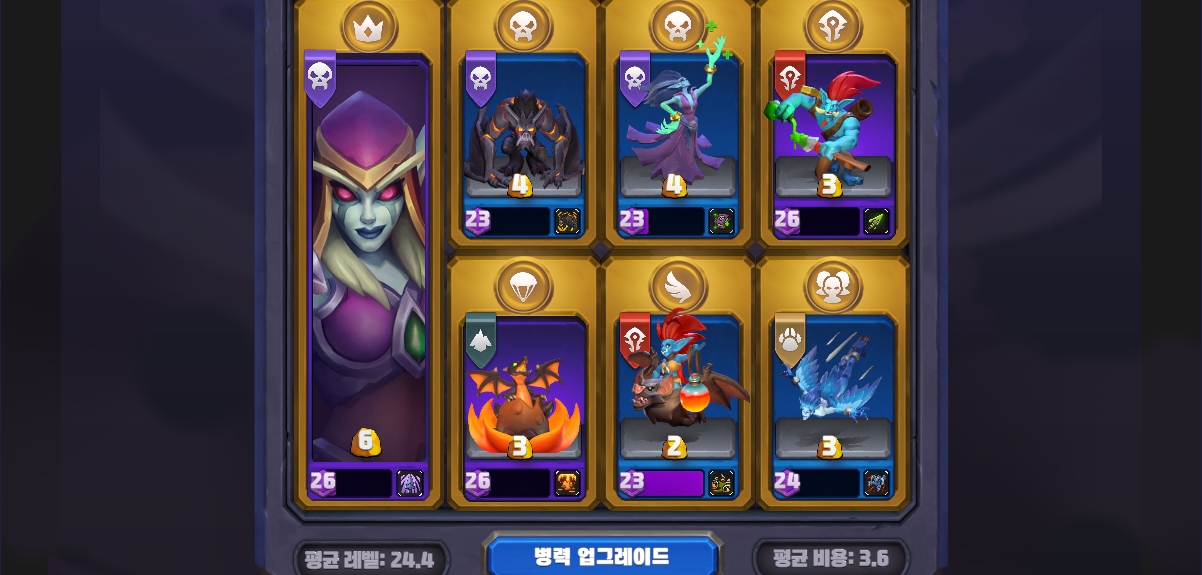
Task: Click the harpies card talent icon
Action: coord(875,483)
